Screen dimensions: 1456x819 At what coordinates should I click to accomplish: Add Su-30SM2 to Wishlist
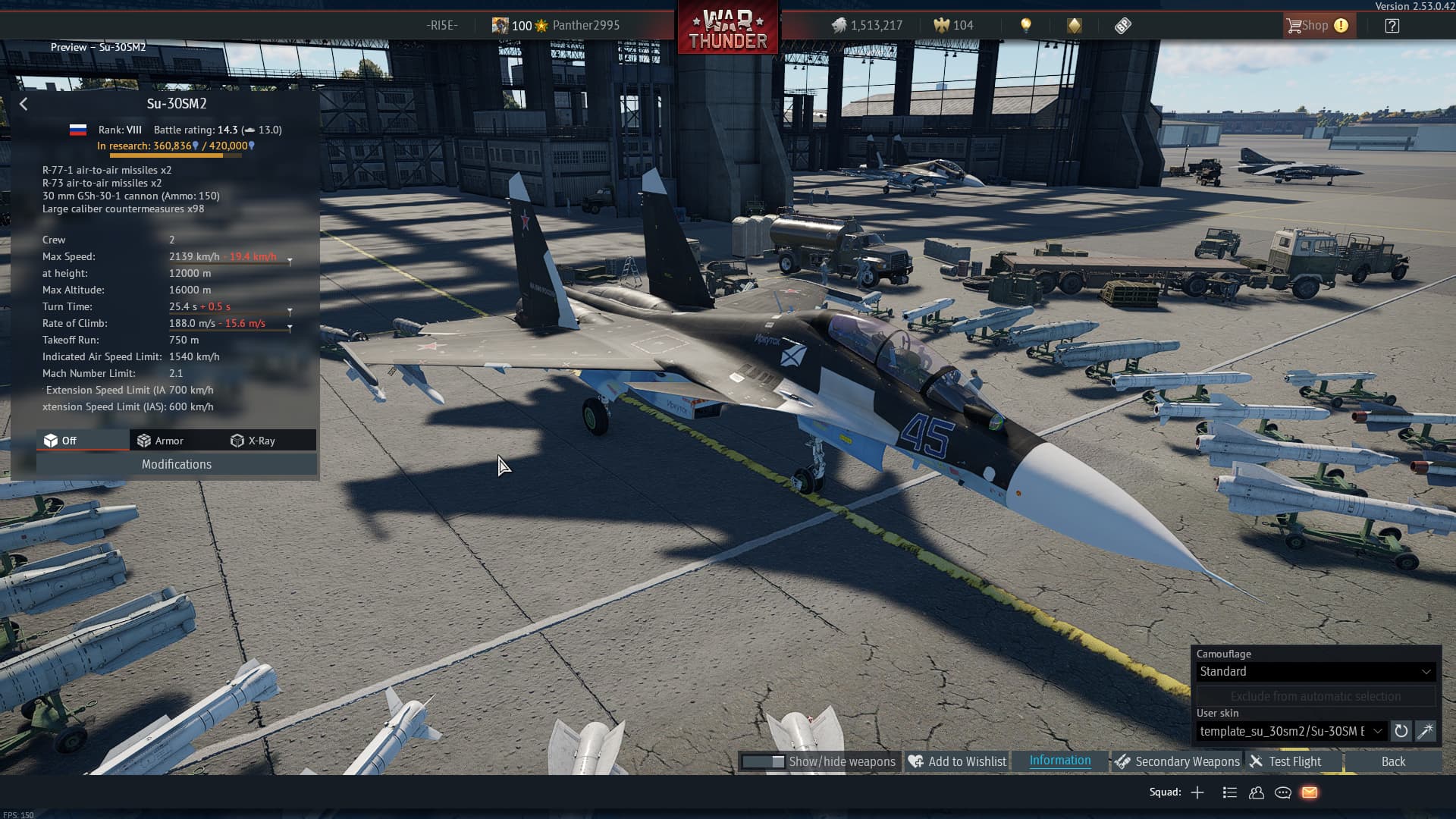click(x=957, y=761)
